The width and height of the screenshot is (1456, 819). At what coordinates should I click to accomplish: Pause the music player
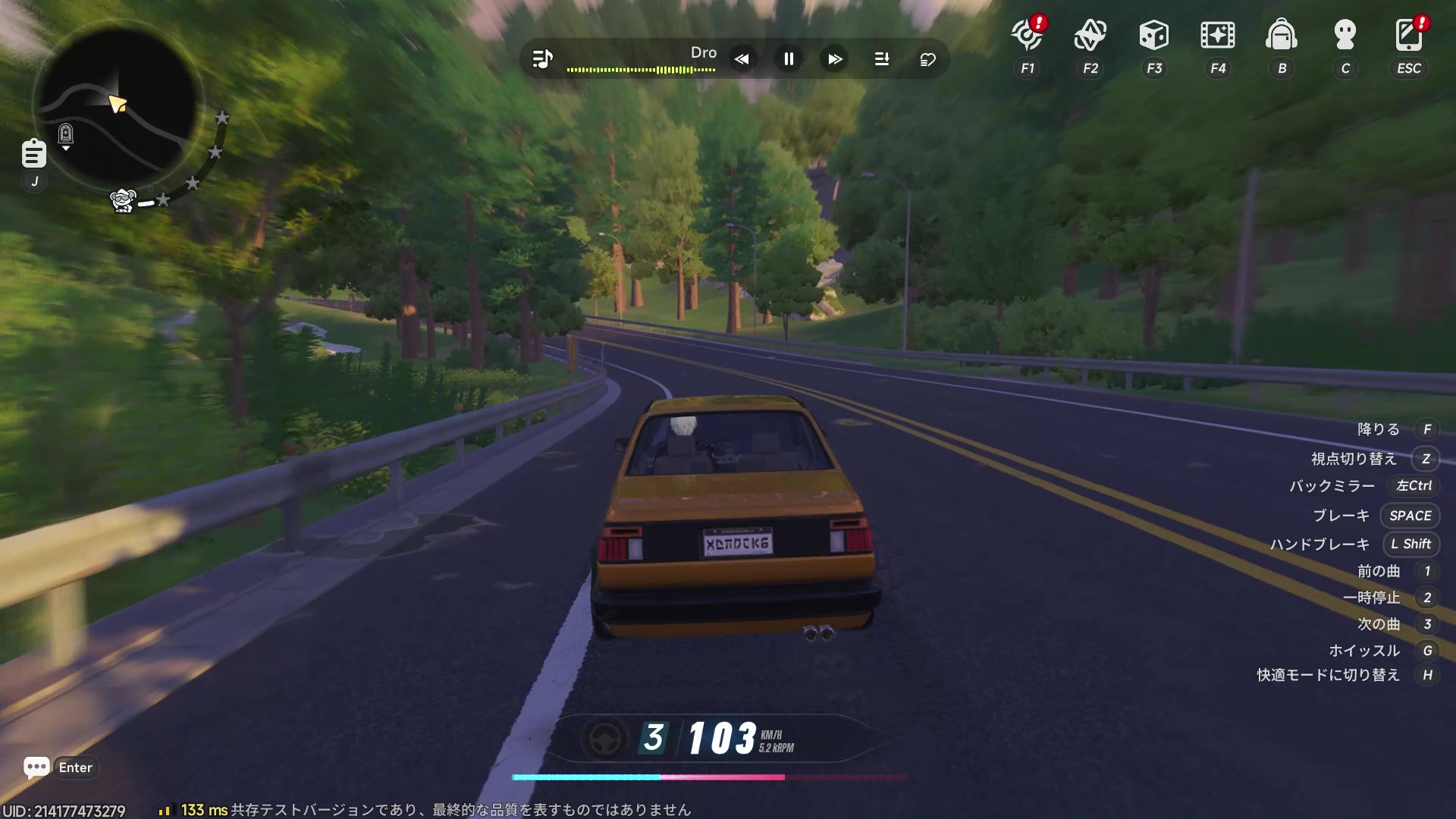coord(789,59)
